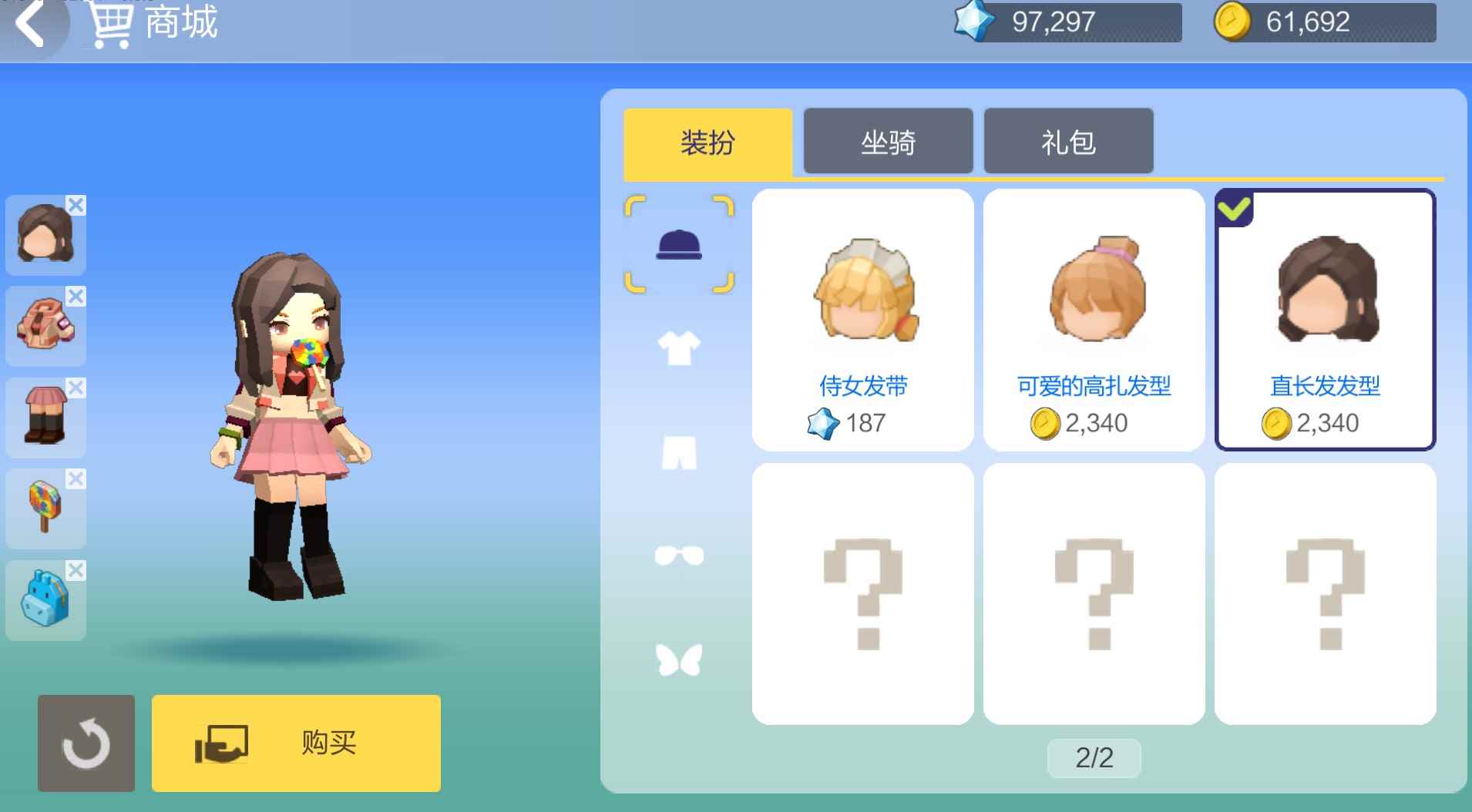Viewport: 1472px width, 812px height.
Task: Remove the pink skirt outfit via X
Action: 76,388
